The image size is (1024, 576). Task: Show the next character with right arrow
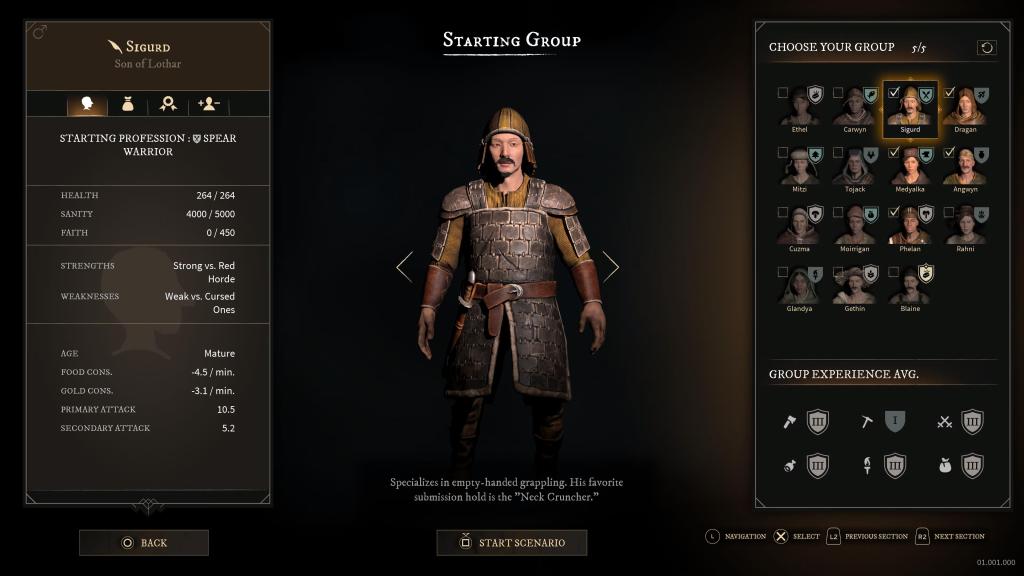(x=610, y=266)
